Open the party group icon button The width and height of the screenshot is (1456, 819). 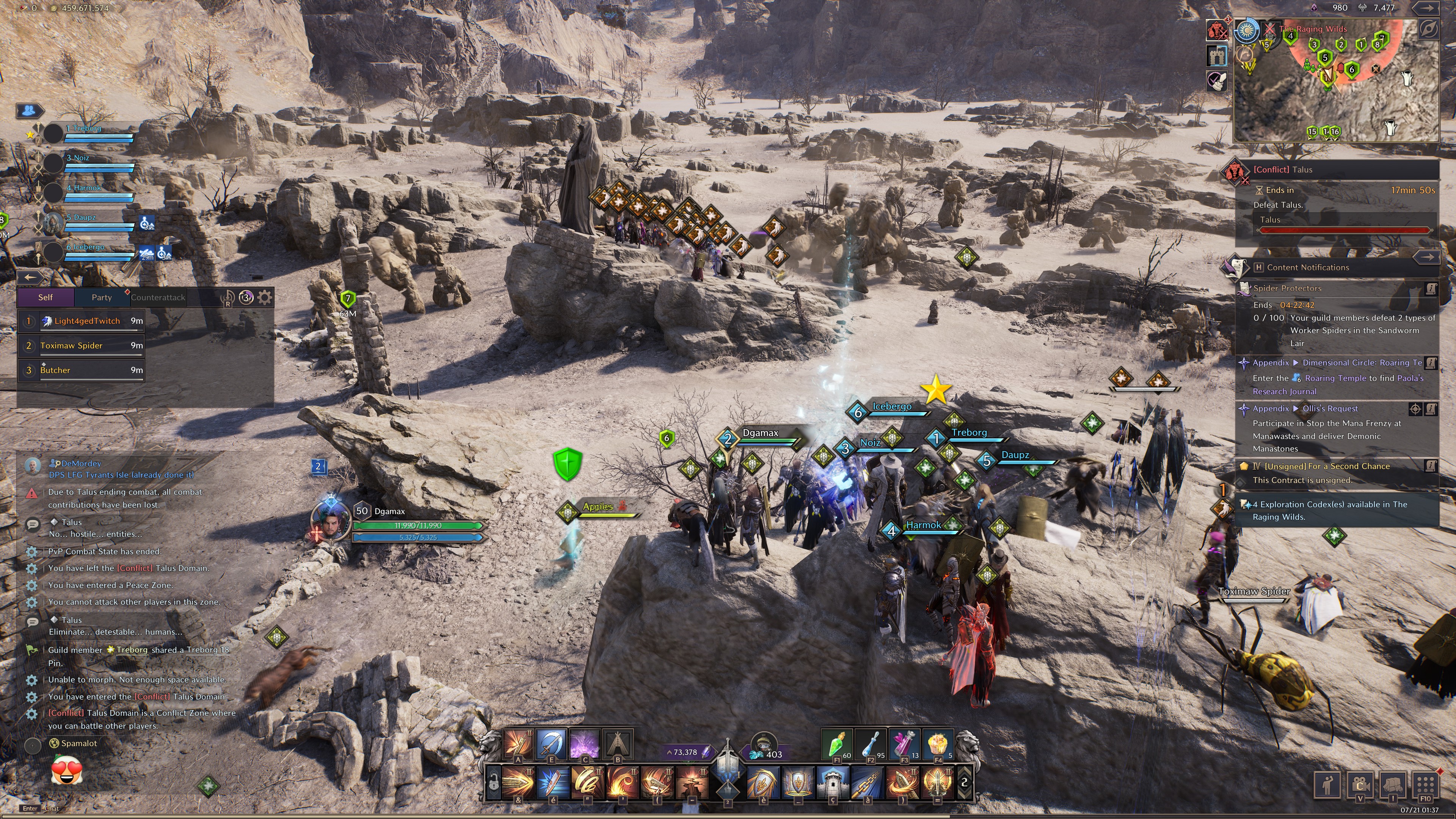click(x=30, y=110)
